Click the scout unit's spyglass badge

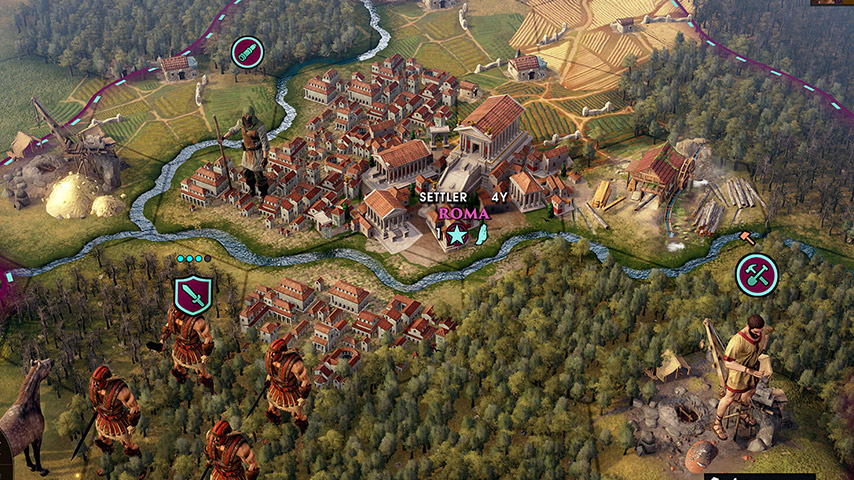(247, 52)
